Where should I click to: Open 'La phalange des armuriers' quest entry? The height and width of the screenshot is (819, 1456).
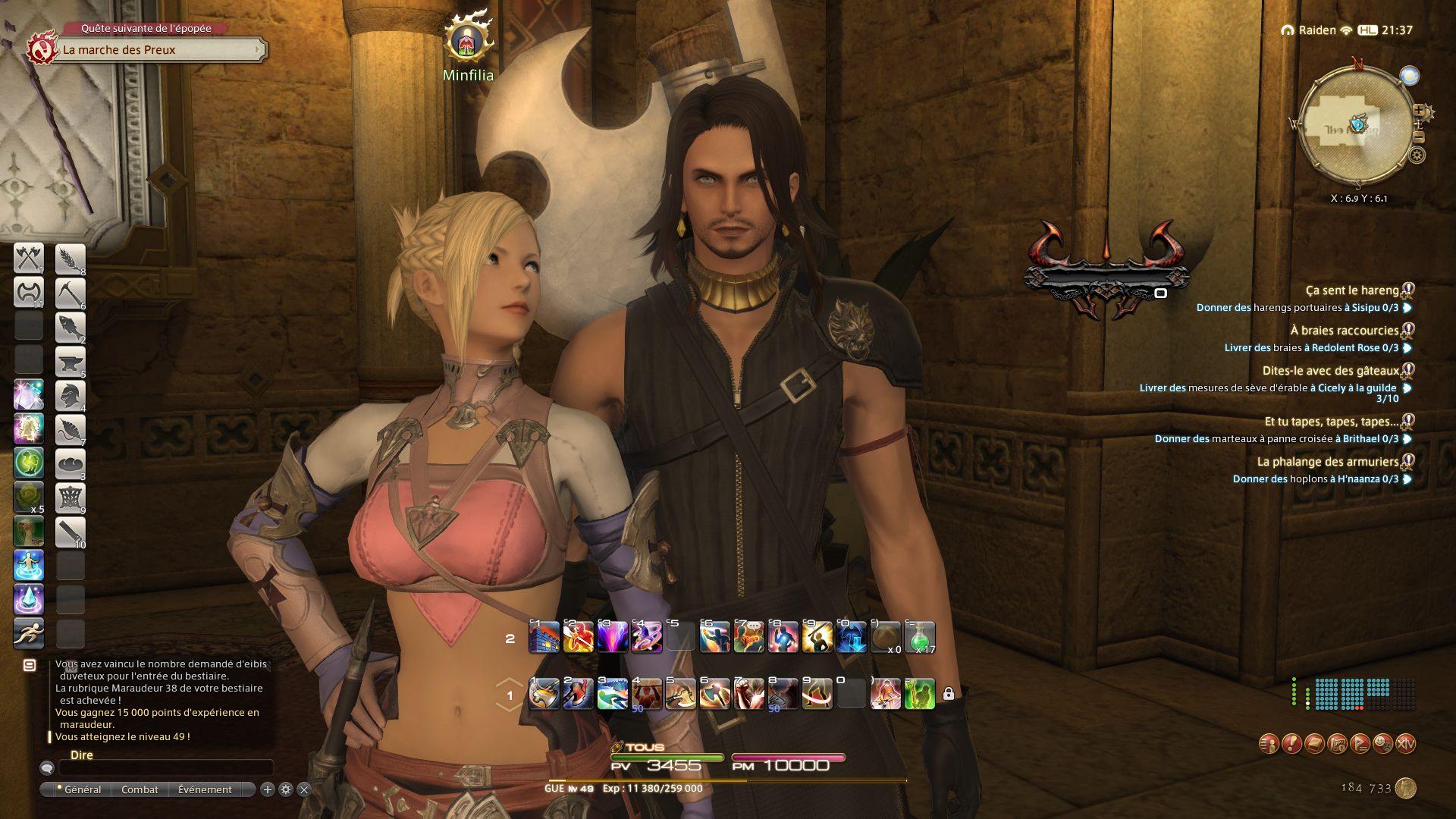point(1327,462)
